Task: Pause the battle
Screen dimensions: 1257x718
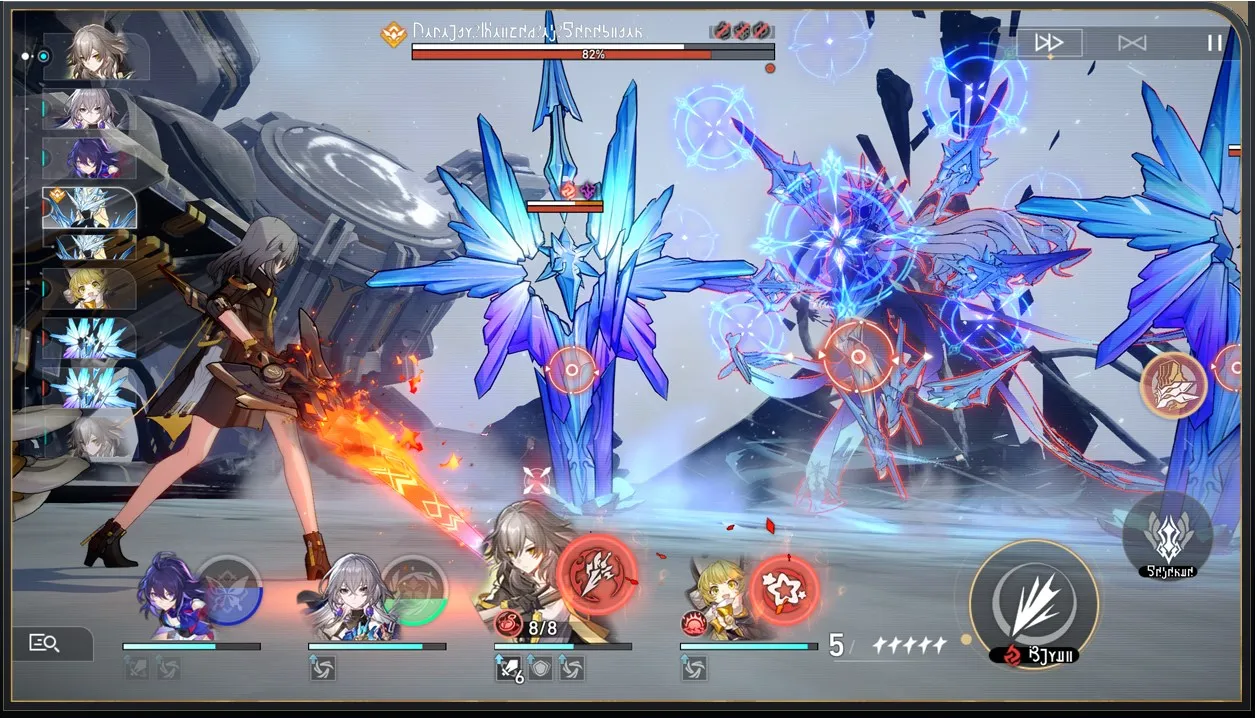Action: 1214,43
